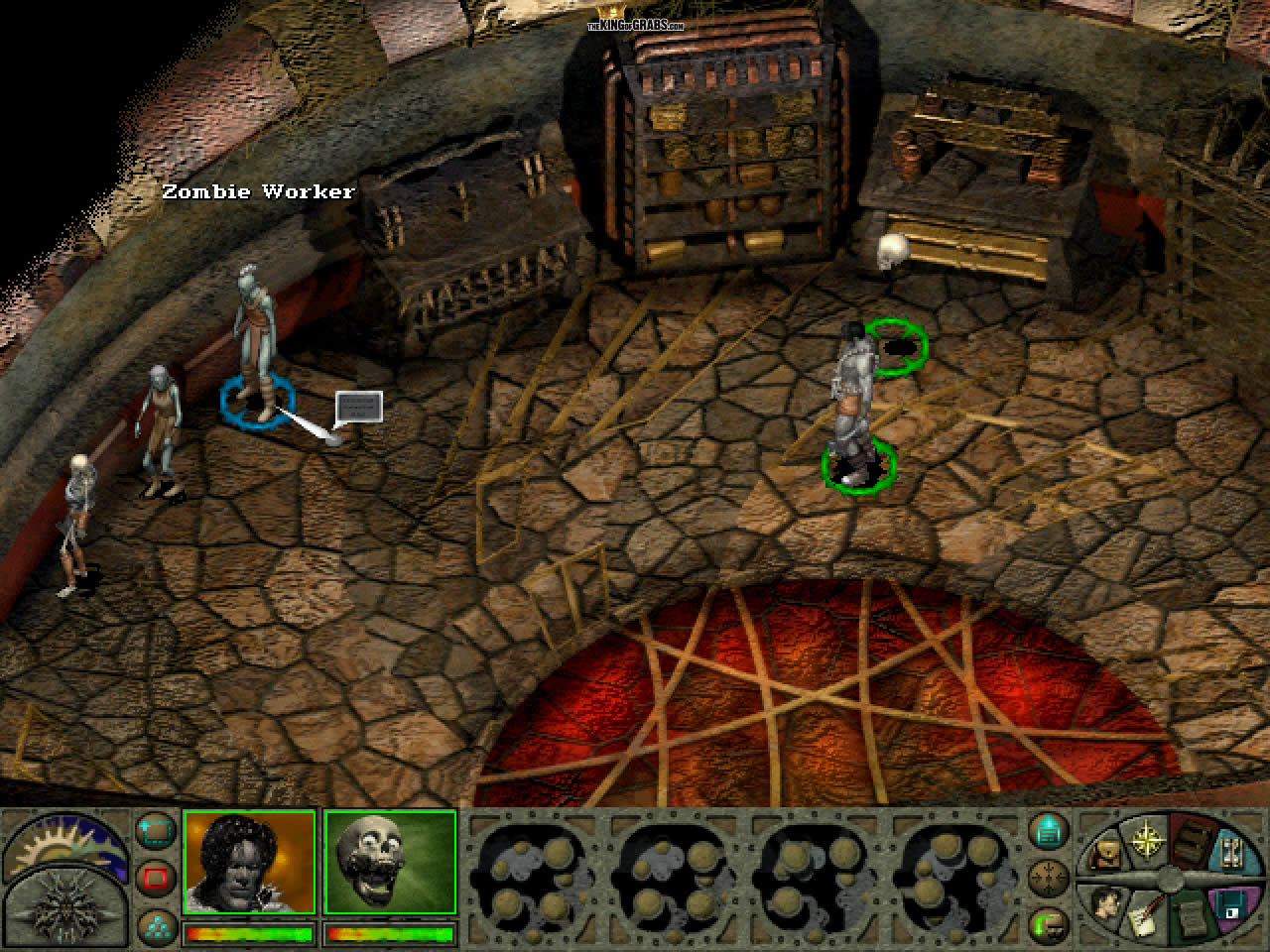Open the hourglass rest icon
This screenshot has height=952, width=1270.
click(x=1233, y=853)
